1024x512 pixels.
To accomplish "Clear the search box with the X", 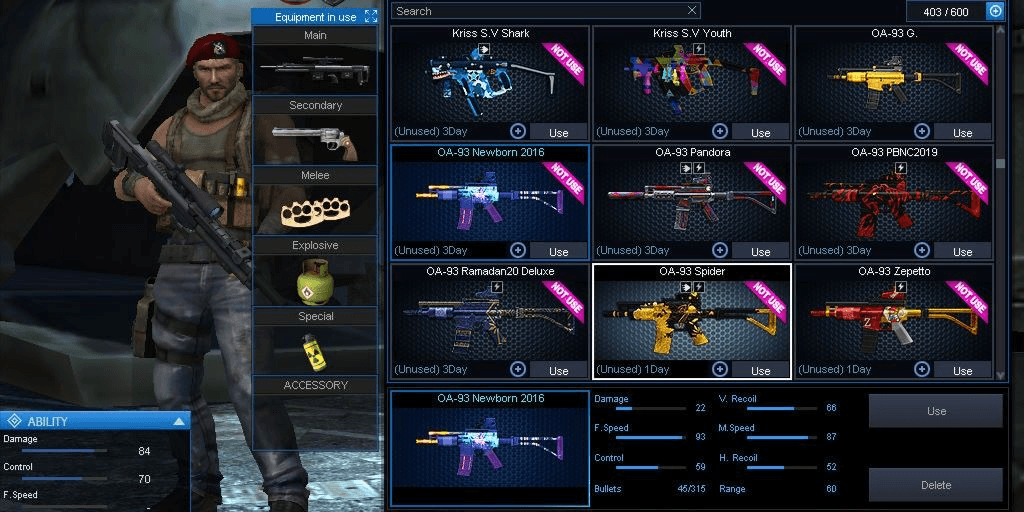I will click(x=692, y=11).
